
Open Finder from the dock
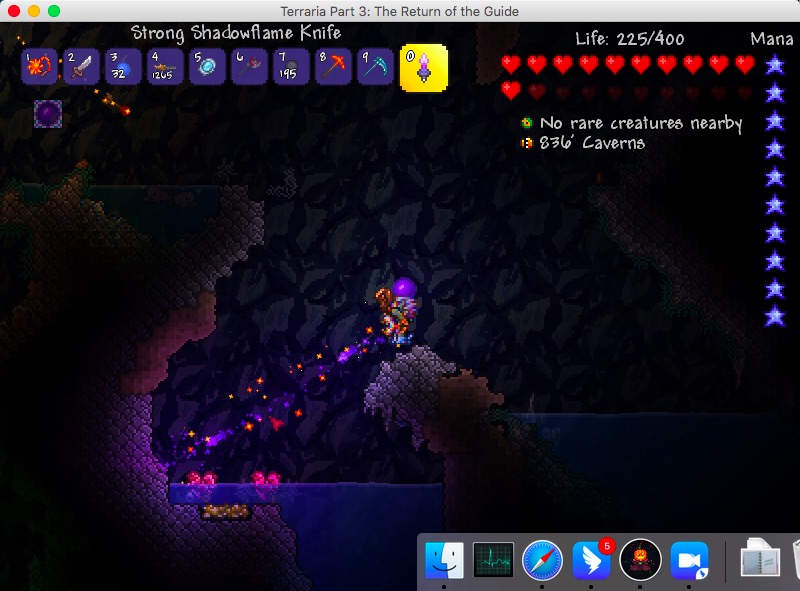click(444, 560)
